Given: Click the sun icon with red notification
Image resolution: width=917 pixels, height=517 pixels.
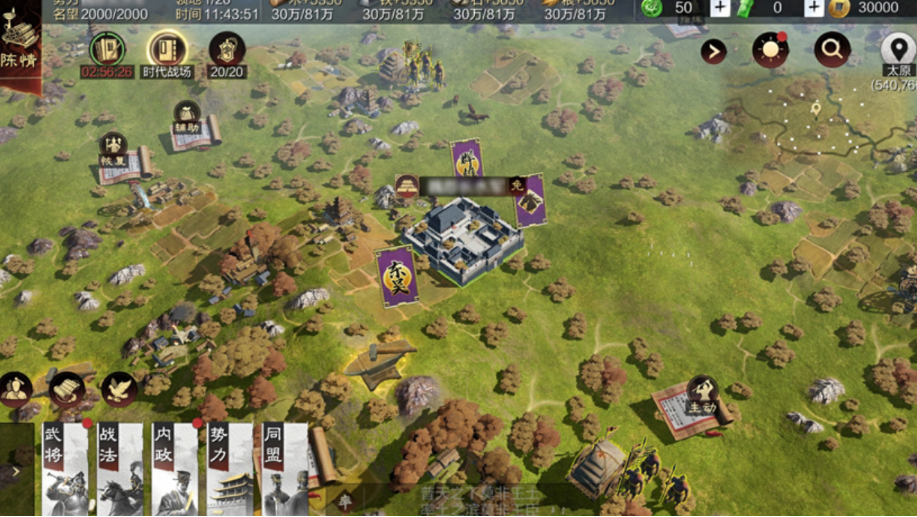Looking at the screenshot, I should (770, 50).
